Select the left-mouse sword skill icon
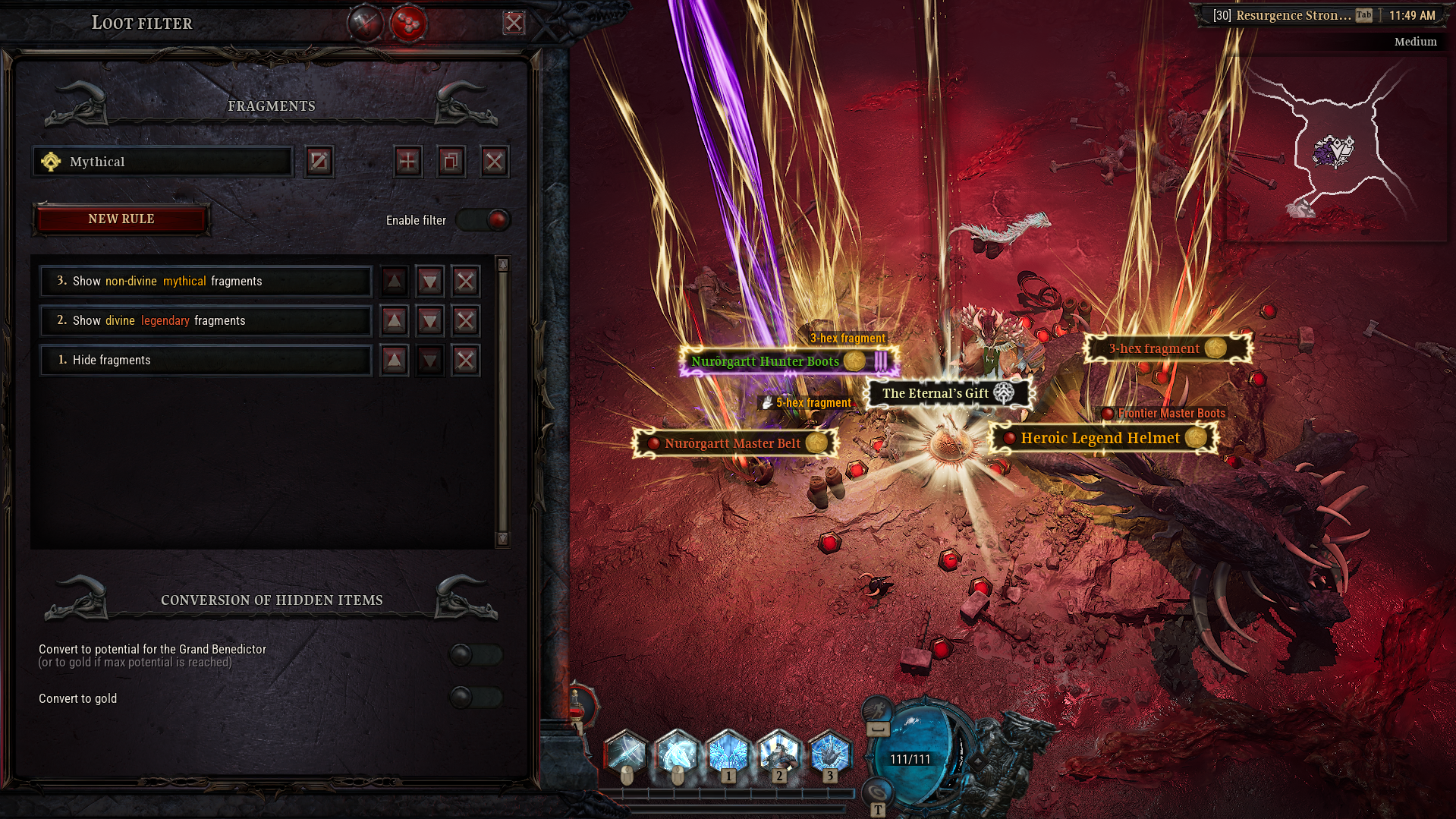This screenshot has height=819, width=1456. 626,754
